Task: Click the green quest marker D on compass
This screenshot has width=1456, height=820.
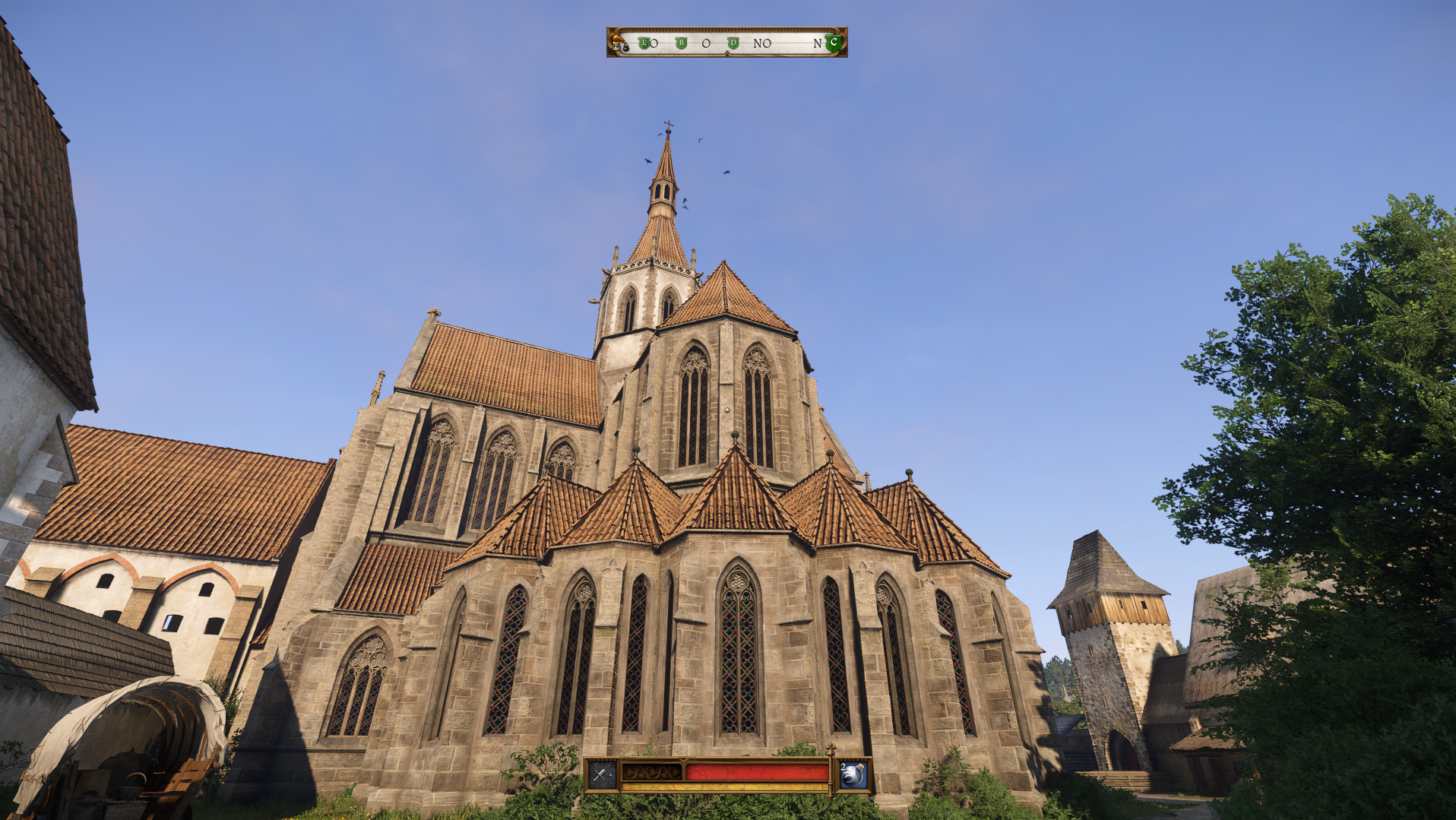Action: [x=733, y=43]
